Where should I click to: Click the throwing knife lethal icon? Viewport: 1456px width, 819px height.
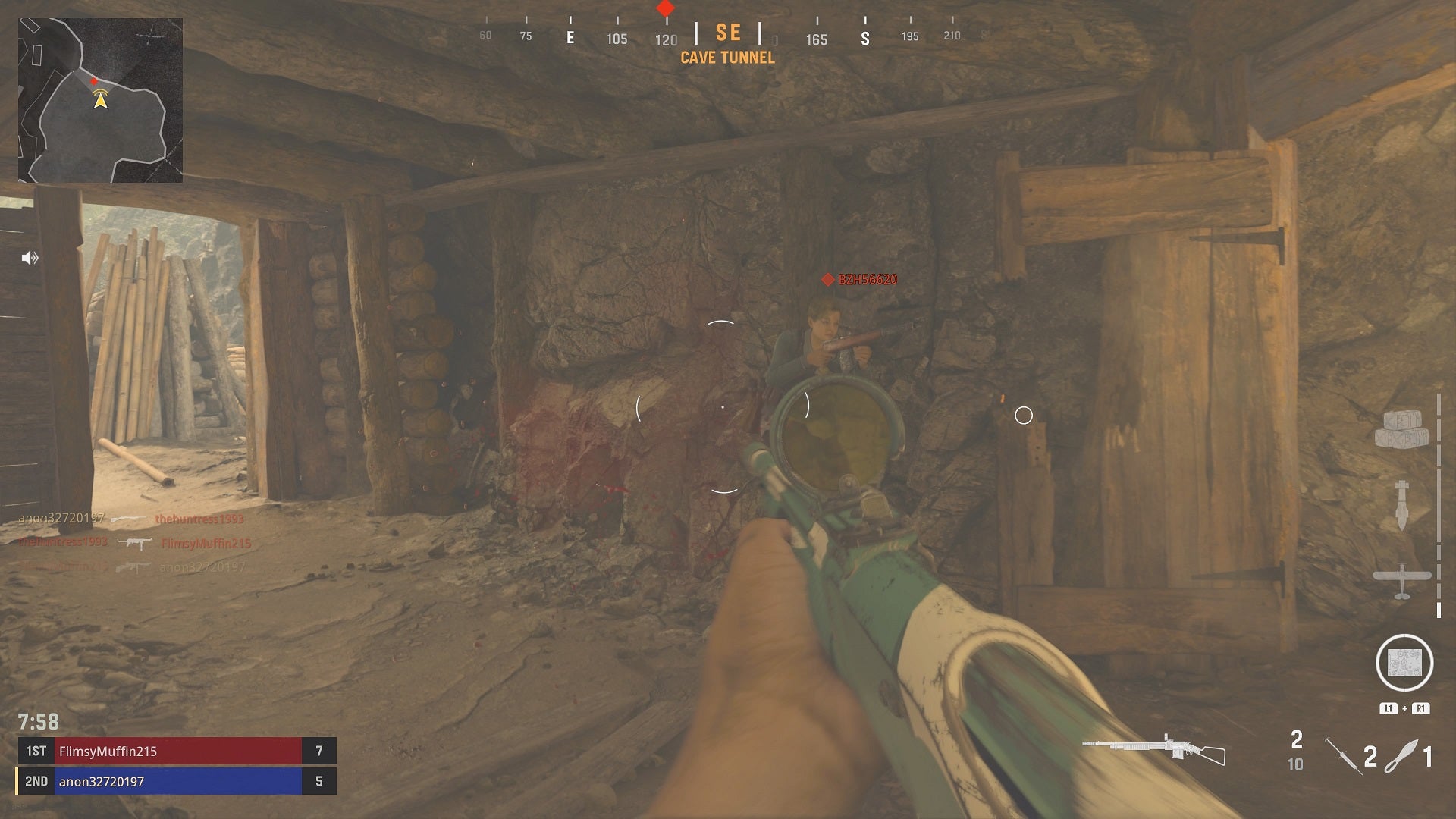(x=1401, y=755)
